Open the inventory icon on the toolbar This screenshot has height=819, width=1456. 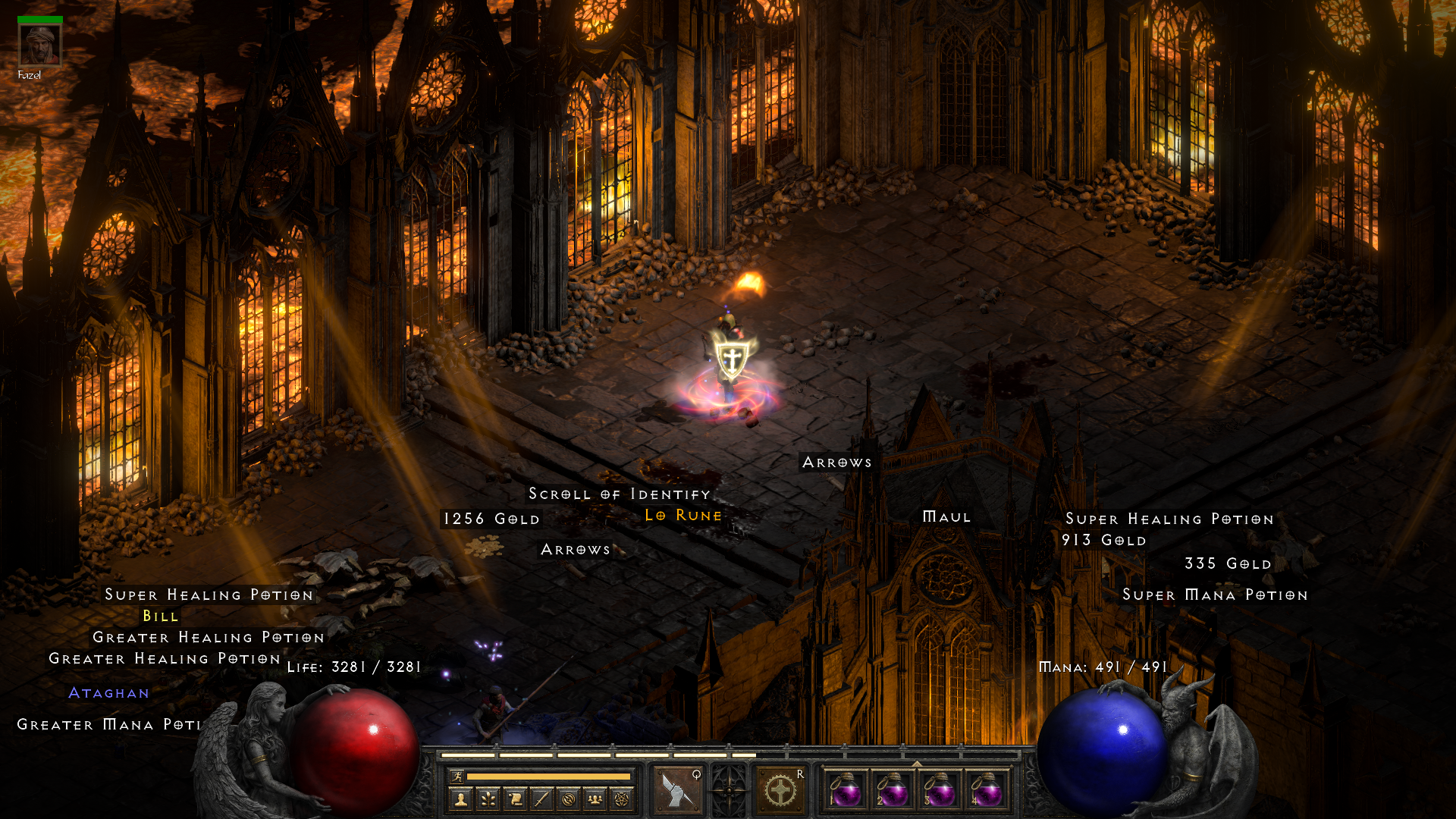point(542,799)
